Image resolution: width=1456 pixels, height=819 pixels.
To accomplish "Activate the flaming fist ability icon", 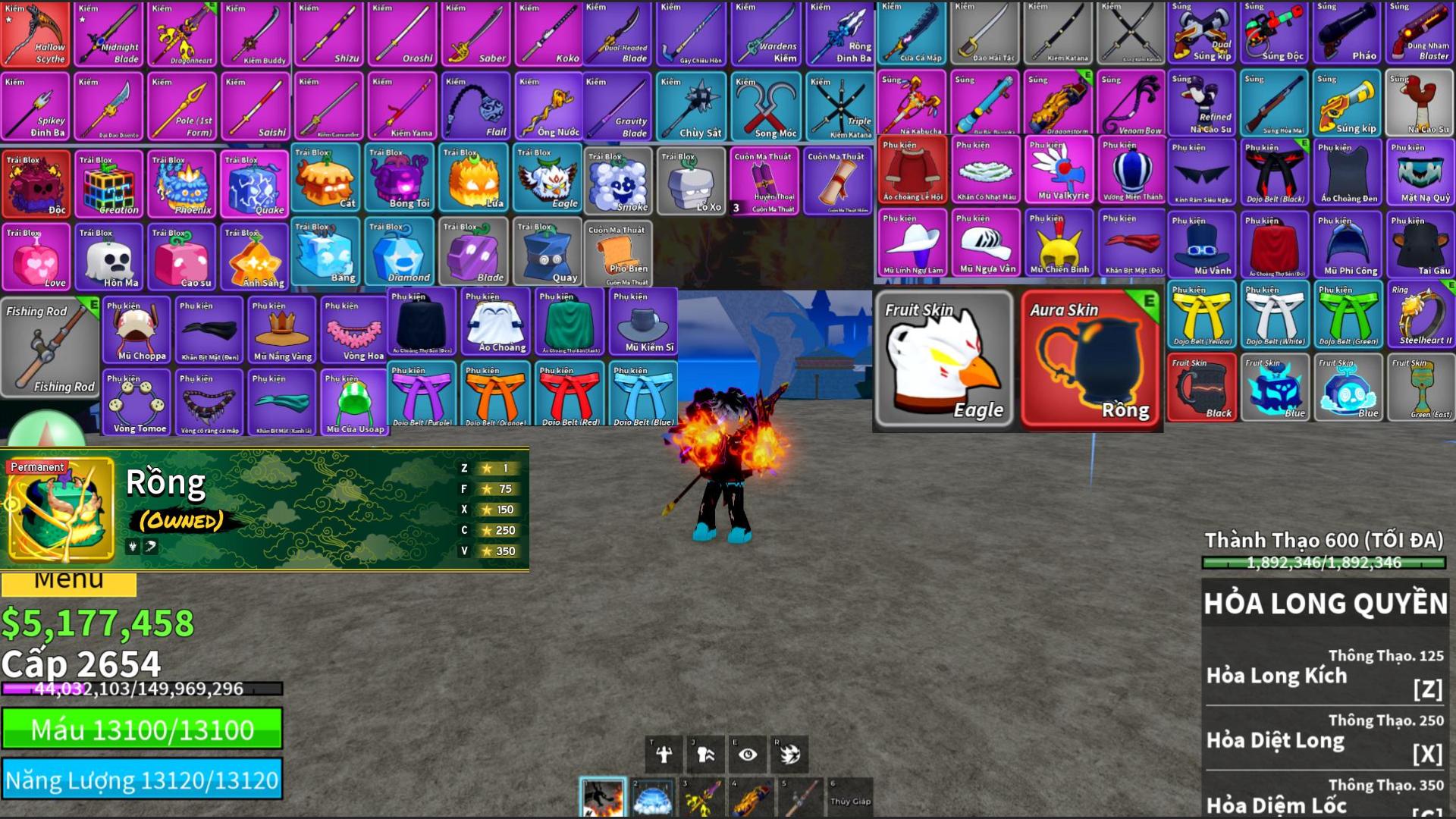I will (x=790, y=755).
